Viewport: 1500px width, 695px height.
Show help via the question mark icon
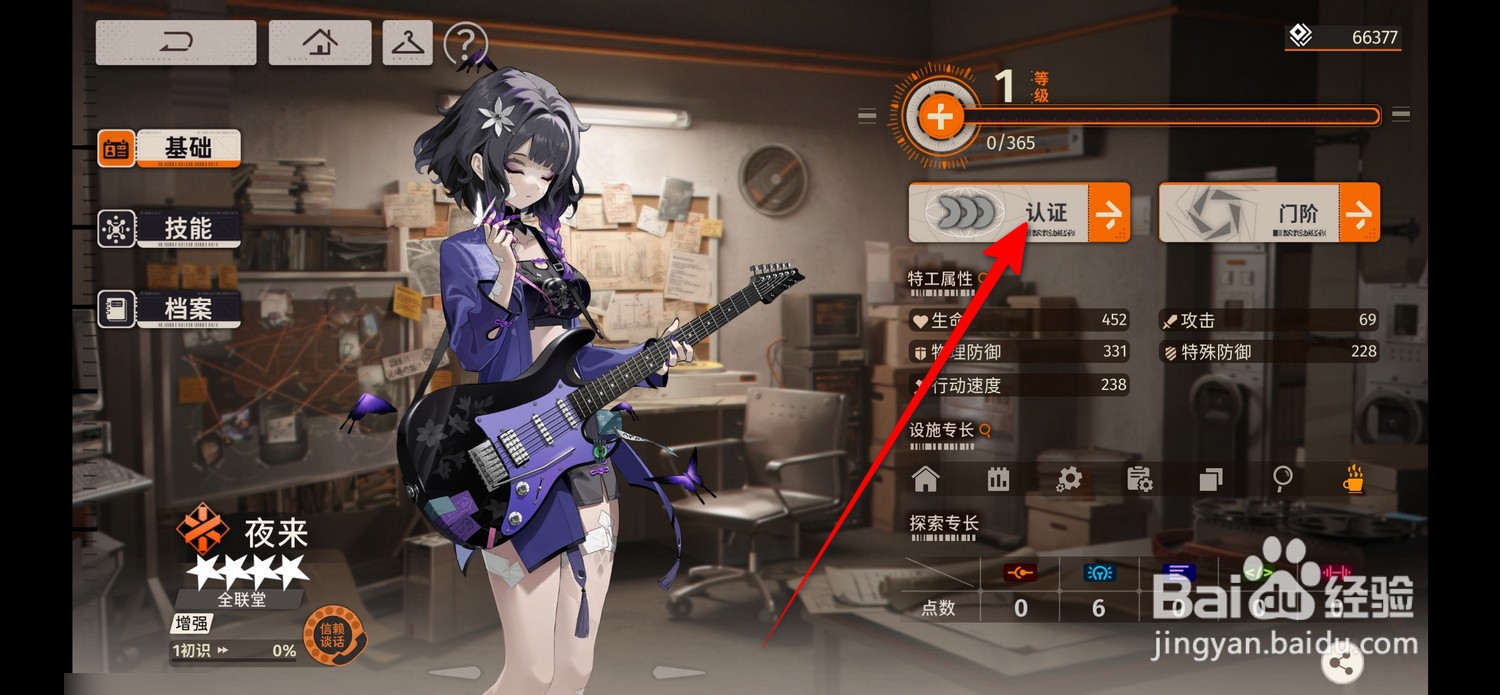click(465, 44)
